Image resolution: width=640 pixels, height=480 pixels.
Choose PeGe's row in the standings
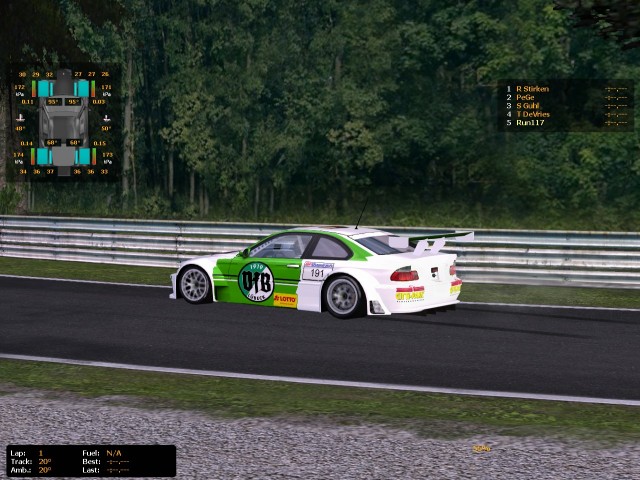coord(525,97)
